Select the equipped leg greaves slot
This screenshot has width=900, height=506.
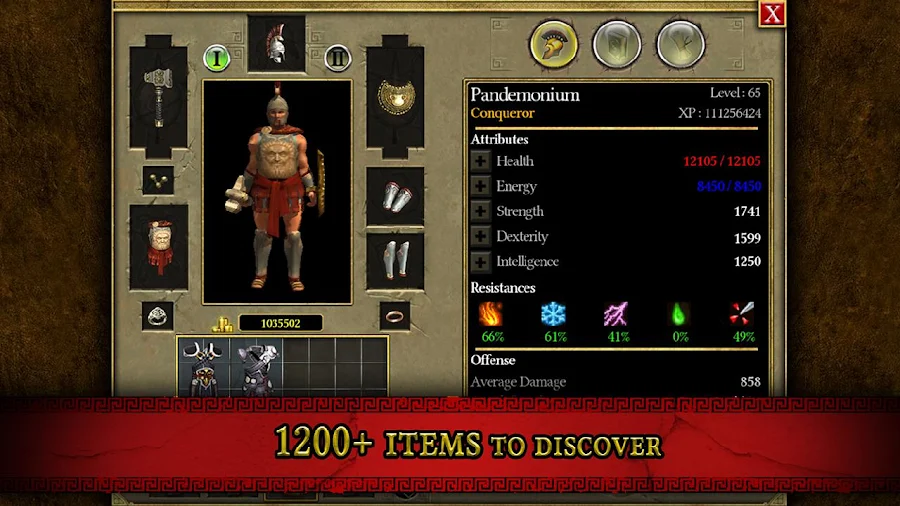coord(395,260)
